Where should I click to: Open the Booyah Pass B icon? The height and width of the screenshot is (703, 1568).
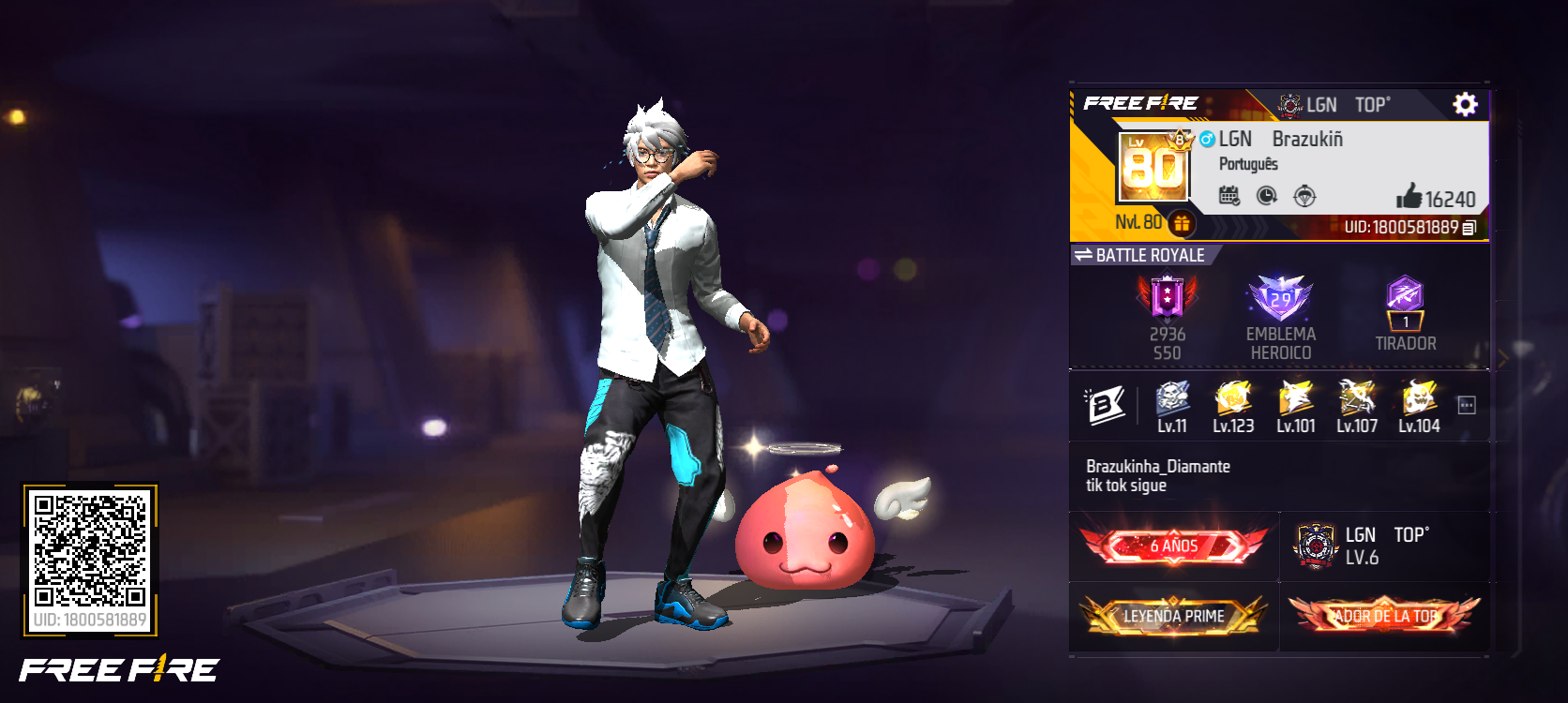tap(1105, 406)
